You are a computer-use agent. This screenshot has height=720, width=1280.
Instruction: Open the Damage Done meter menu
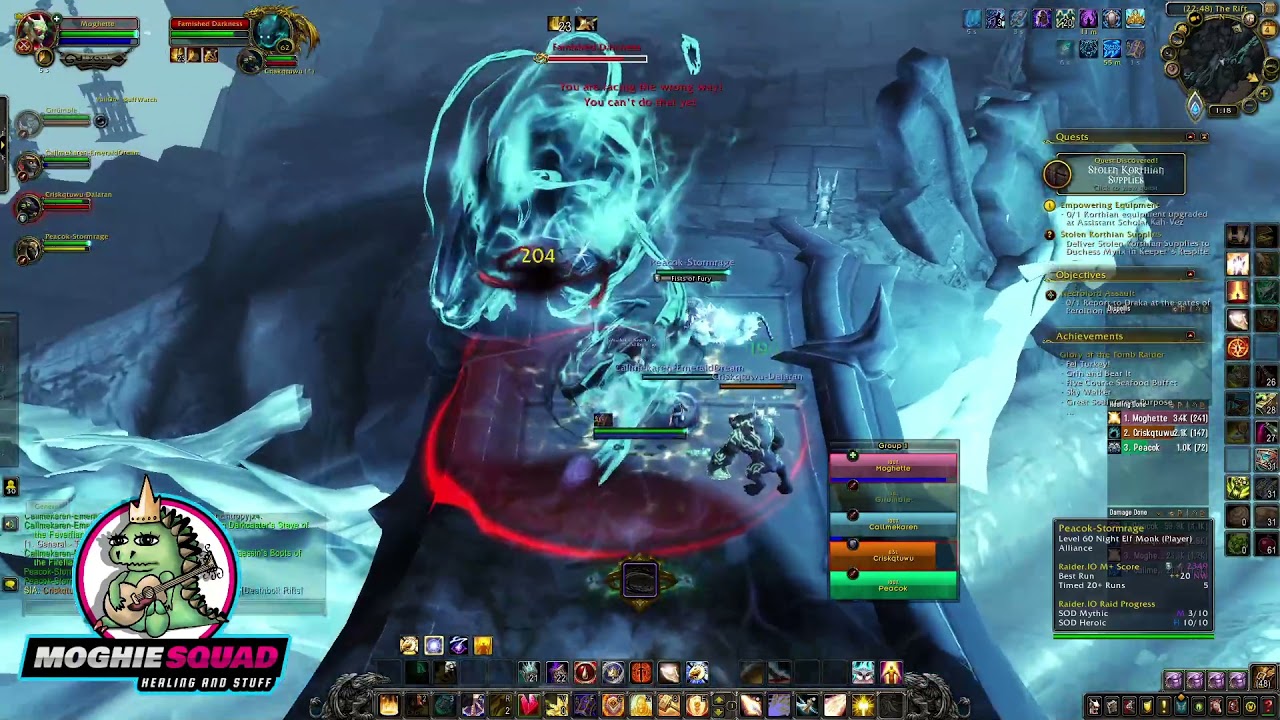tap(1158, 512)
